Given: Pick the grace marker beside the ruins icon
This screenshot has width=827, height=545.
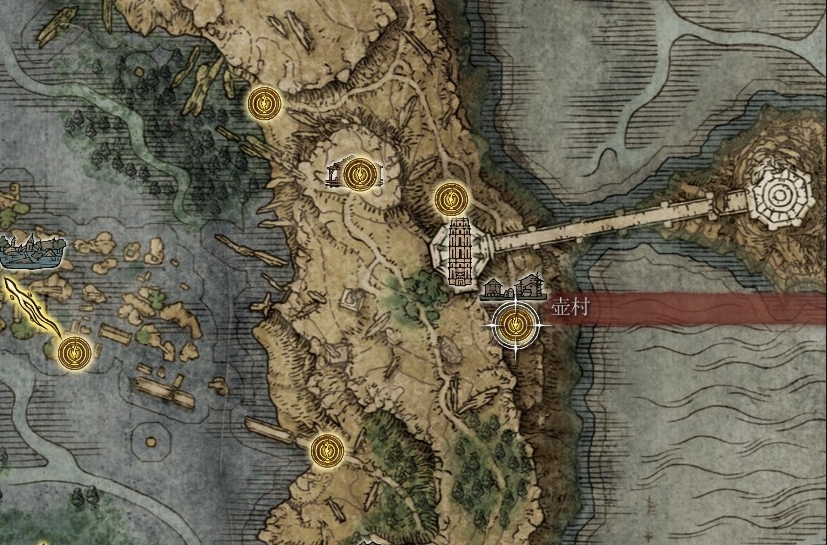Looking at the screenshot, I should [358, 174].
